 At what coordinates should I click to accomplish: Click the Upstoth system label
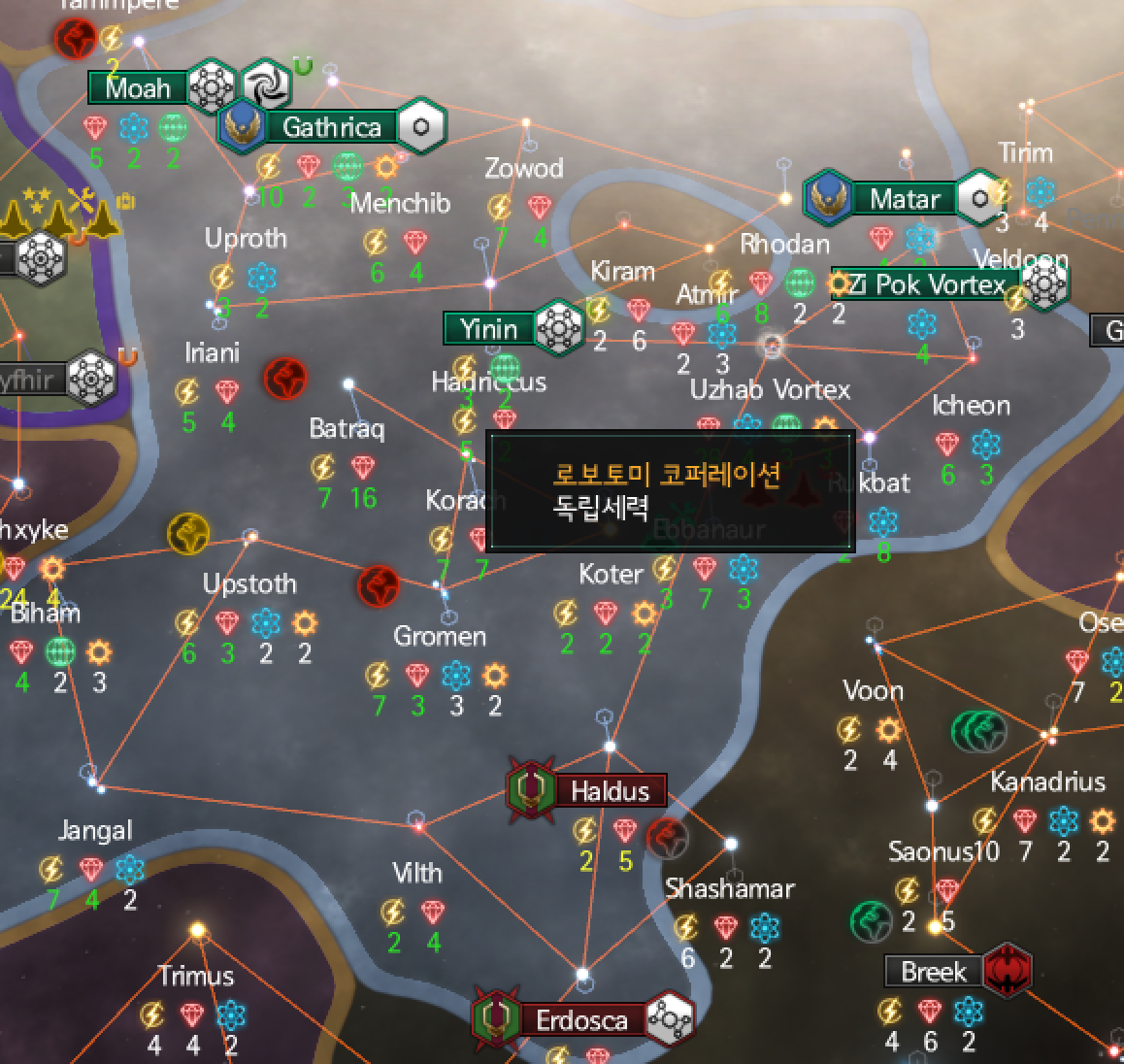pyautogui.click(x=249, y=583)
